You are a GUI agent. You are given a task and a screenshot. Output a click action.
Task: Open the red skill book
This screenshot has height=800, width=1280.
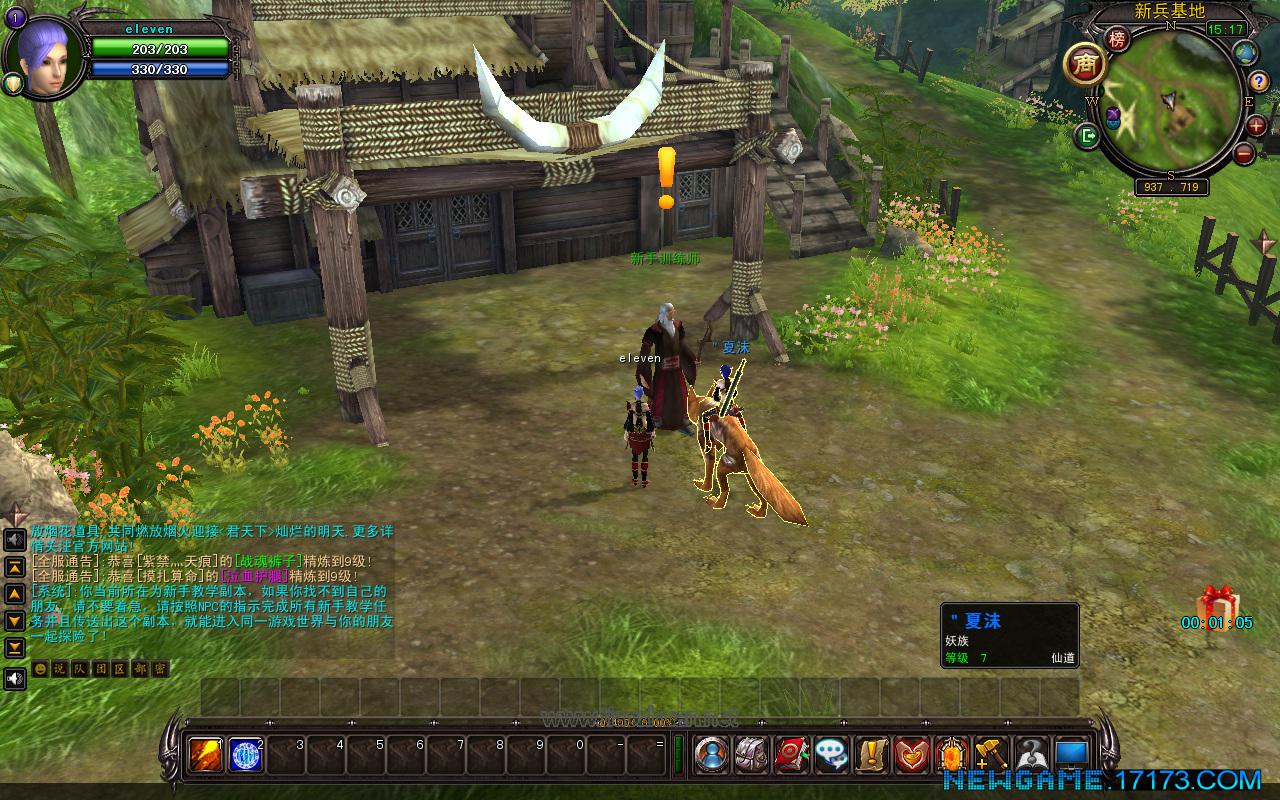(x=791, y=755)
